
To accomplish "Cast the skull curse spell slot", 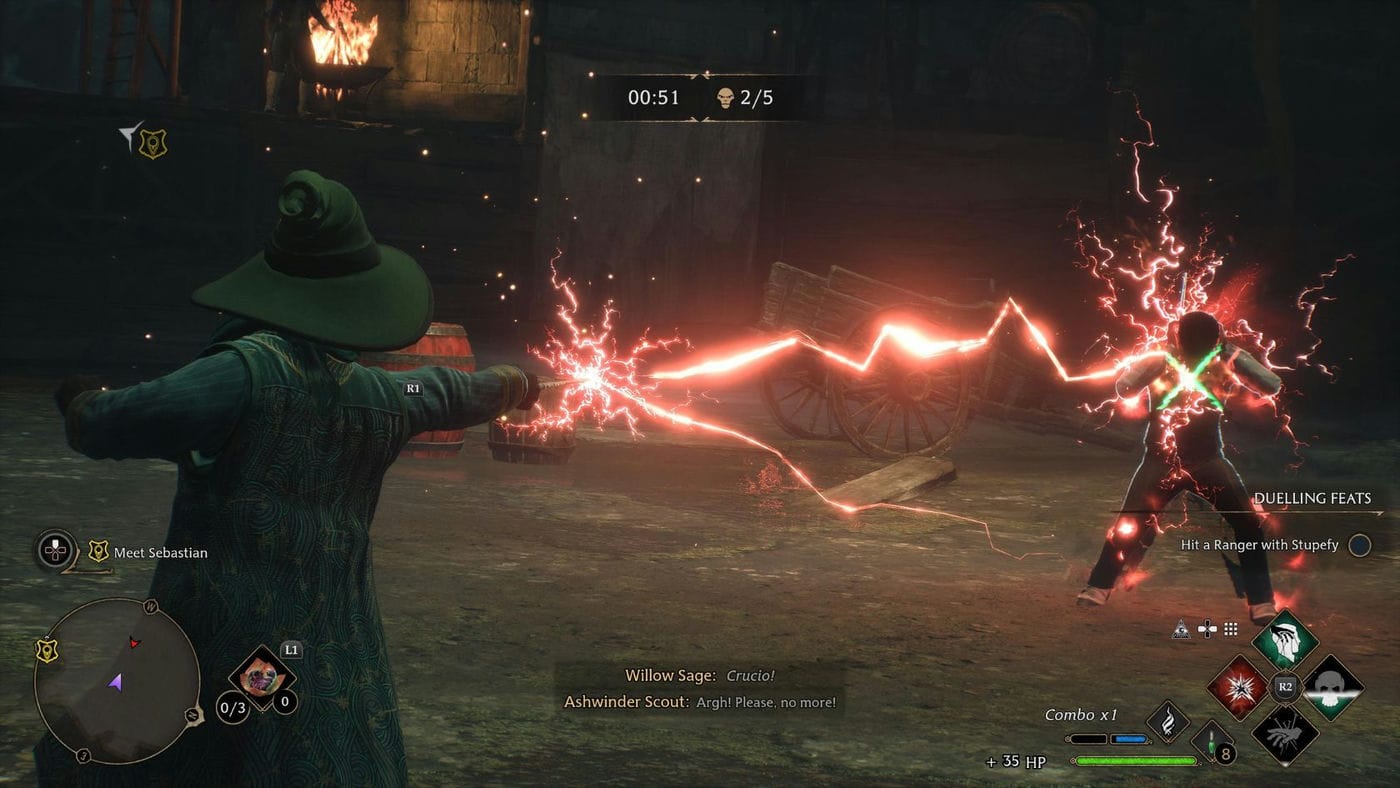I will pos(1331,688).
